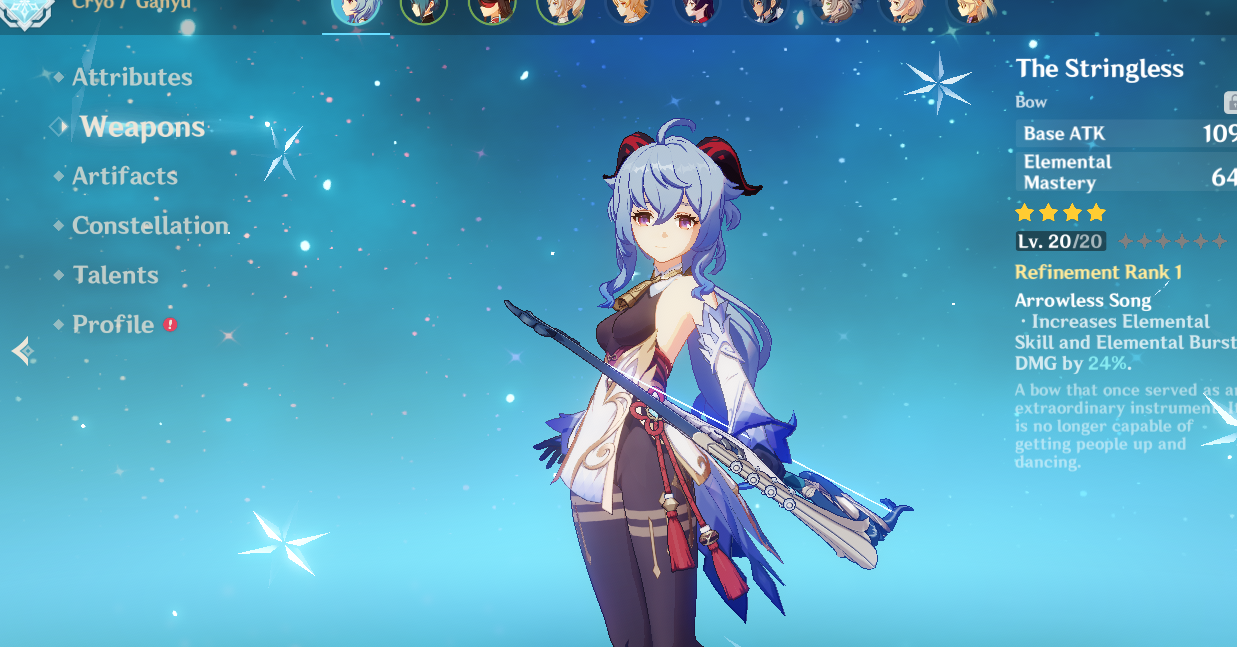The width and height of the screenshot is (1237, 647).
Task: Click the left arrow to switch character
Action: (22, 351)
